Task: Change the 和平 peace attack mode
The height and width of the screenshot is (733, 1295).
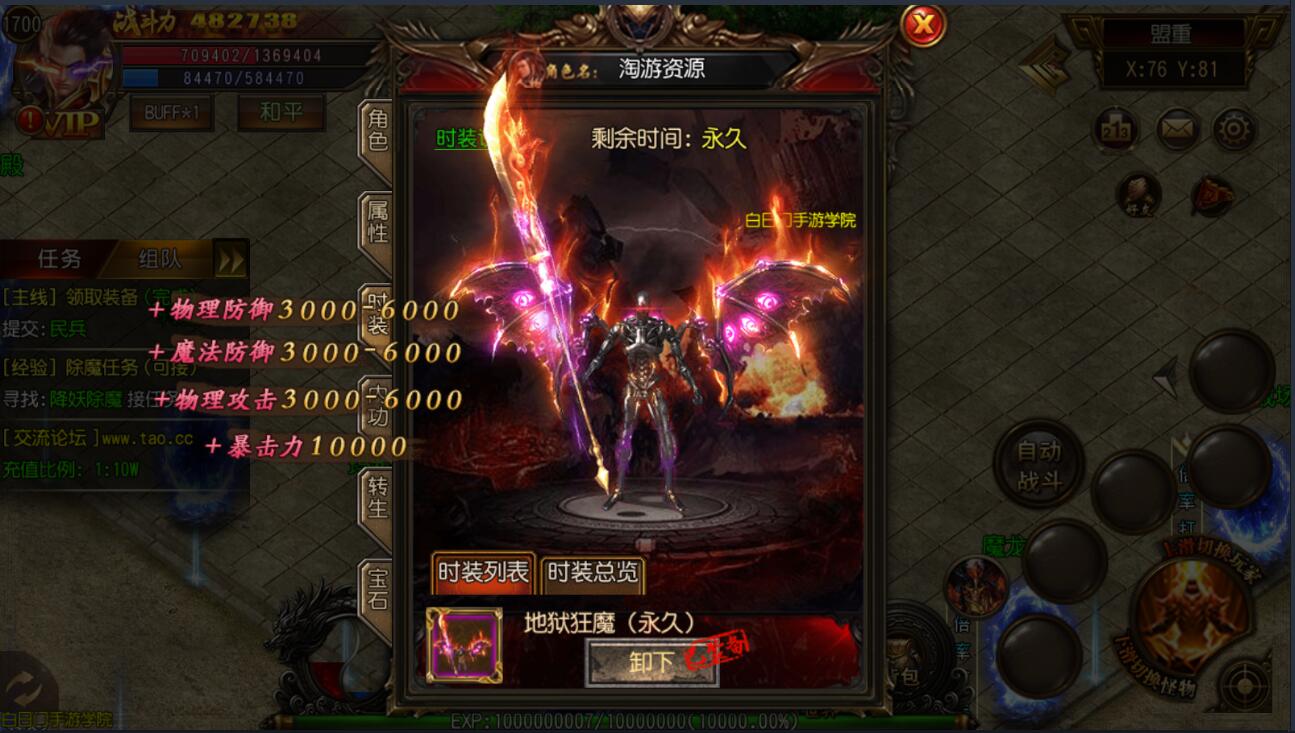Action: pos(280,112)
